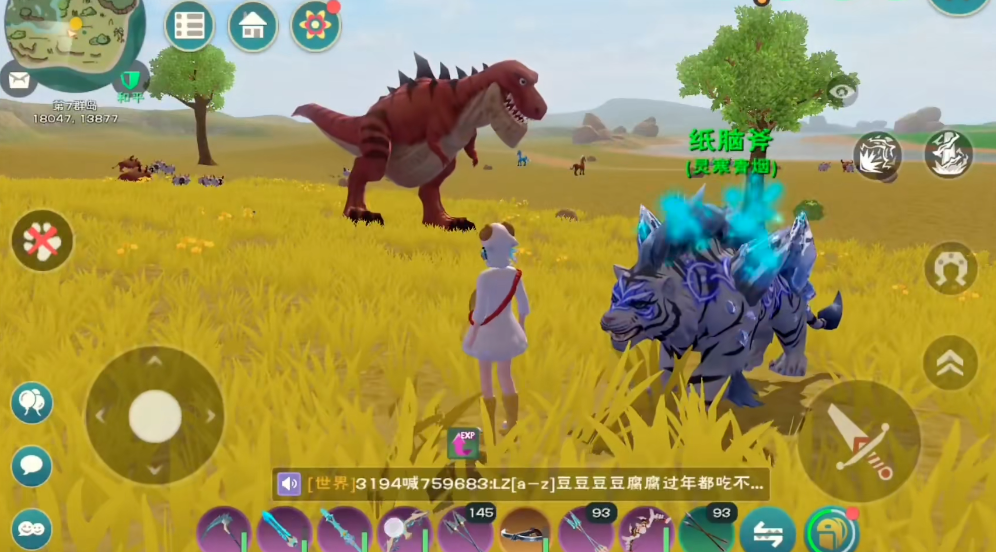The width and height of the screenshot is (996, 552).
Task: Tap the house home button
Action: pyautogui.click(x=253, y=26)
